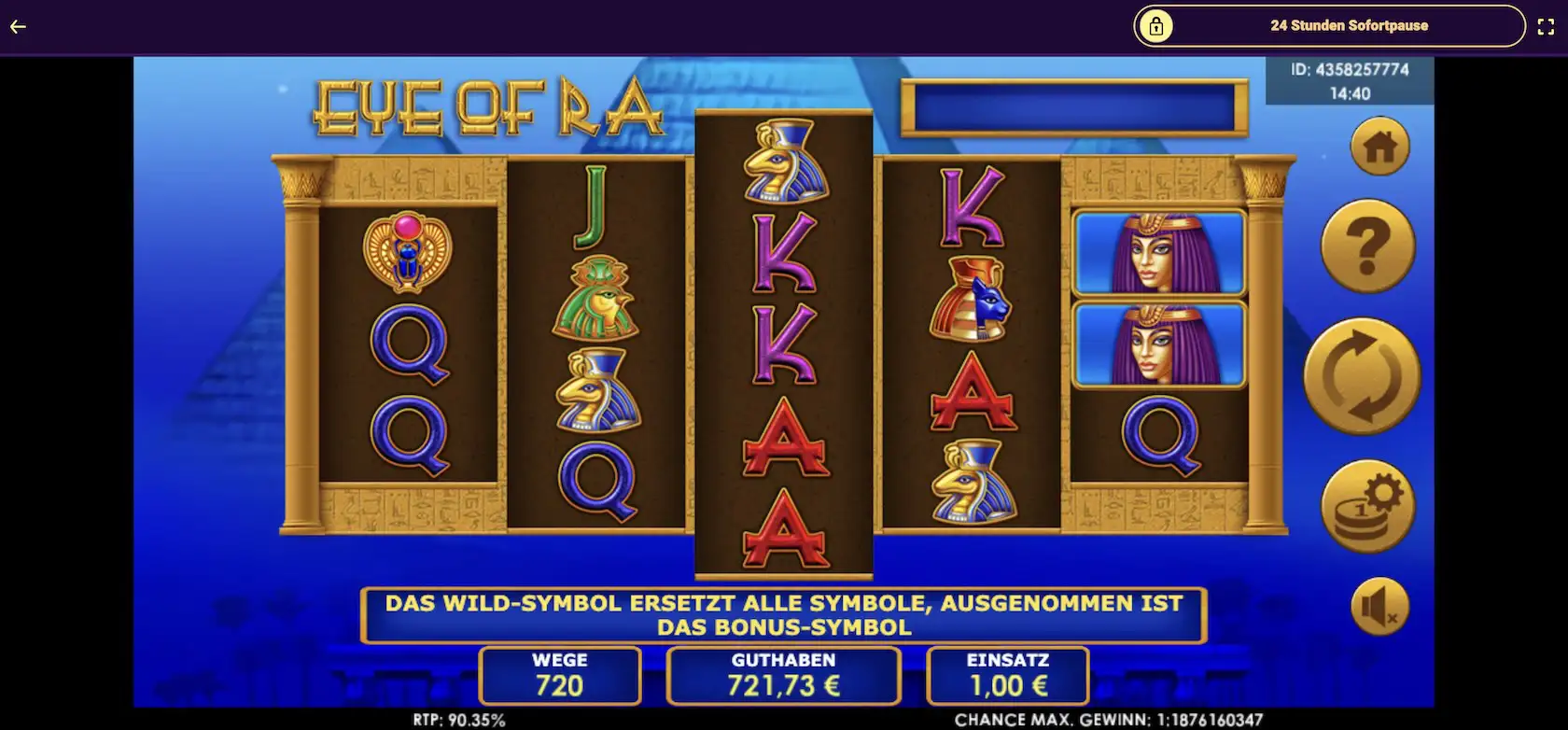Expand the EINSATZ 1,00 € panel

tap(1006, 675)
